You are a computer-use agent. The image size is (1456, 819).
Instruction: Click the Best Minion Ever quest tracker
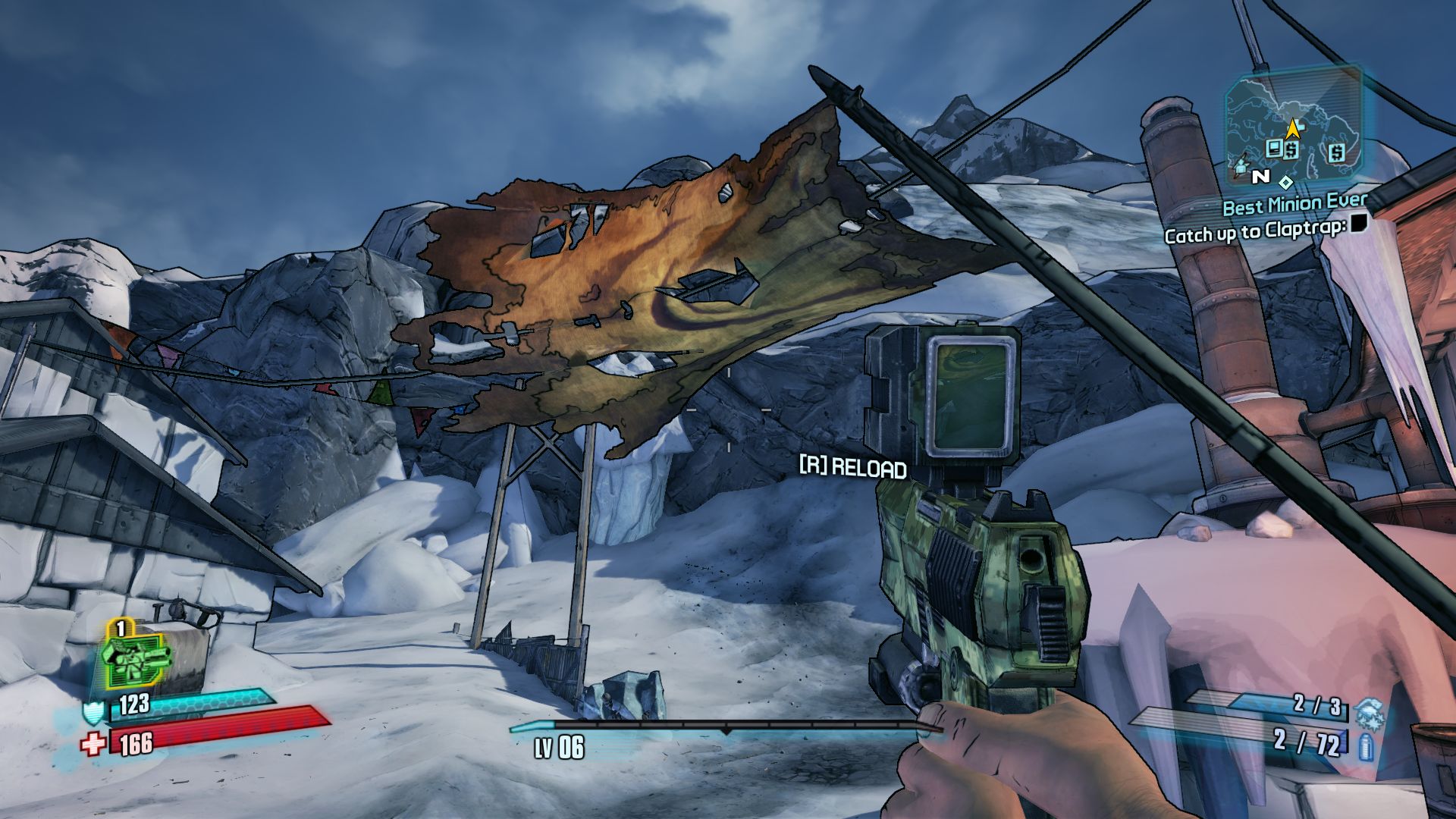click(x=1294, y=205)
